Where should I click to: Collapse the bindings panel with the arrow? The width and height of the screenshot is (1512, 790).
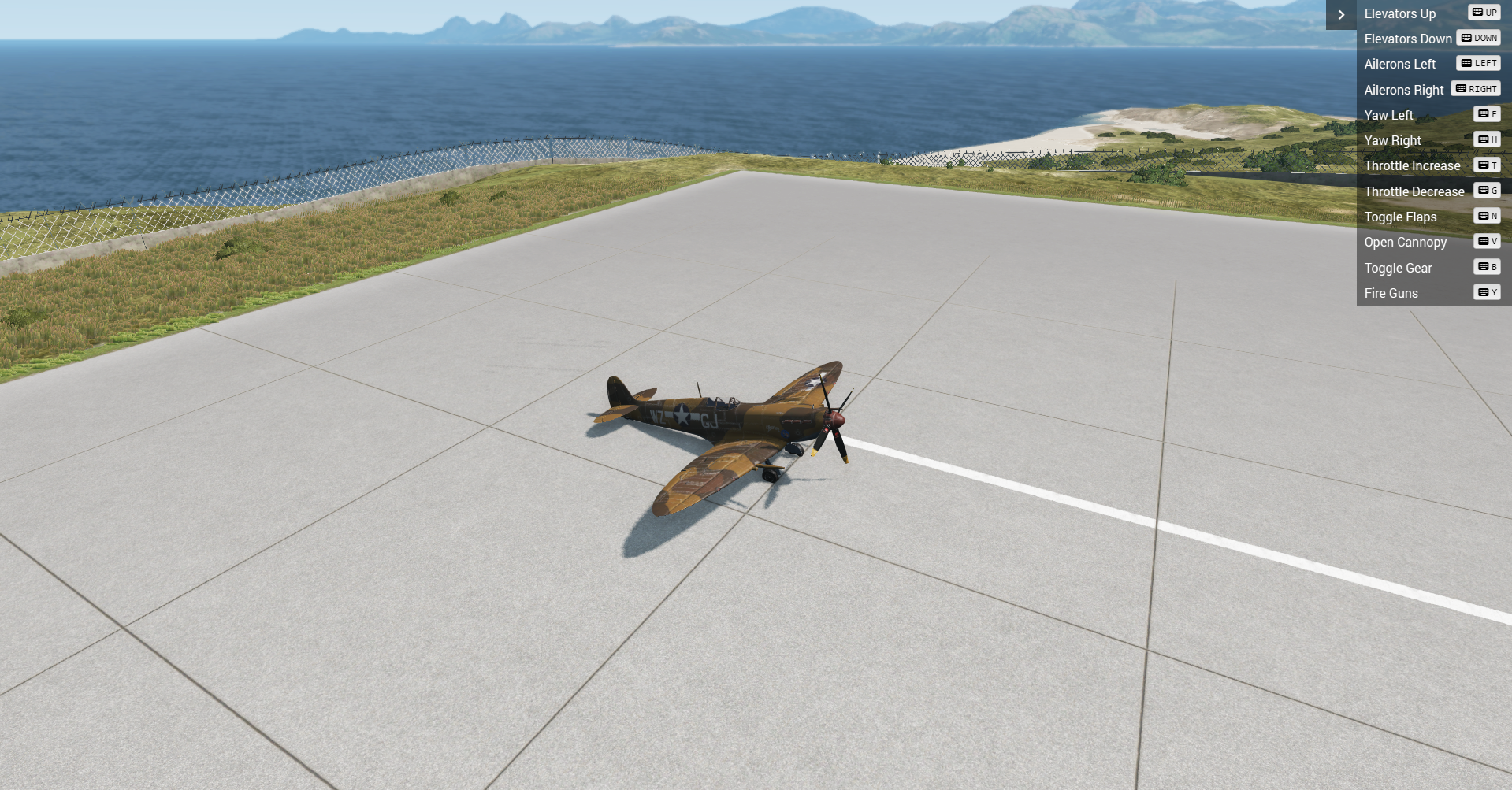(x=1341, y=15)
